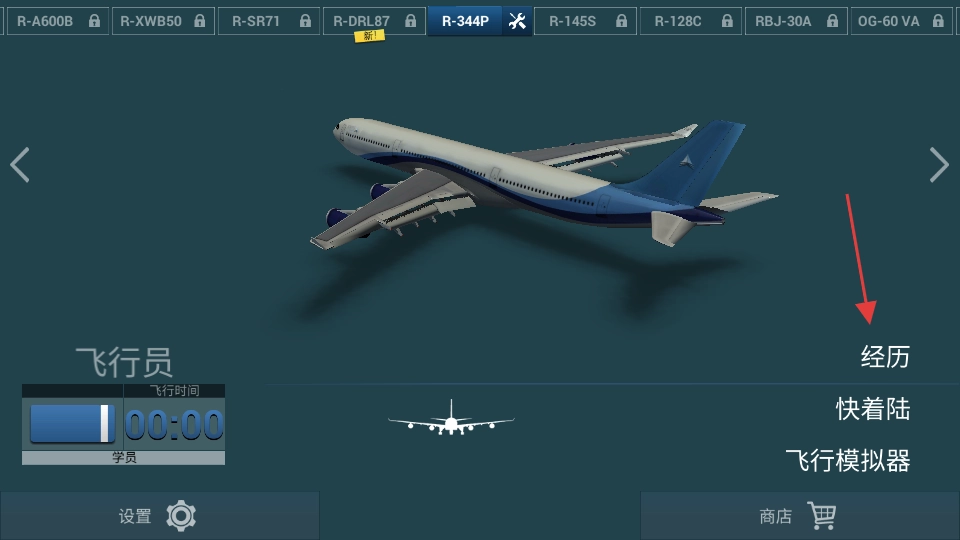This screenshot has width=960, height=540.
Task: Start the 飞行模拟器 flight simulator
Action: 847,460
